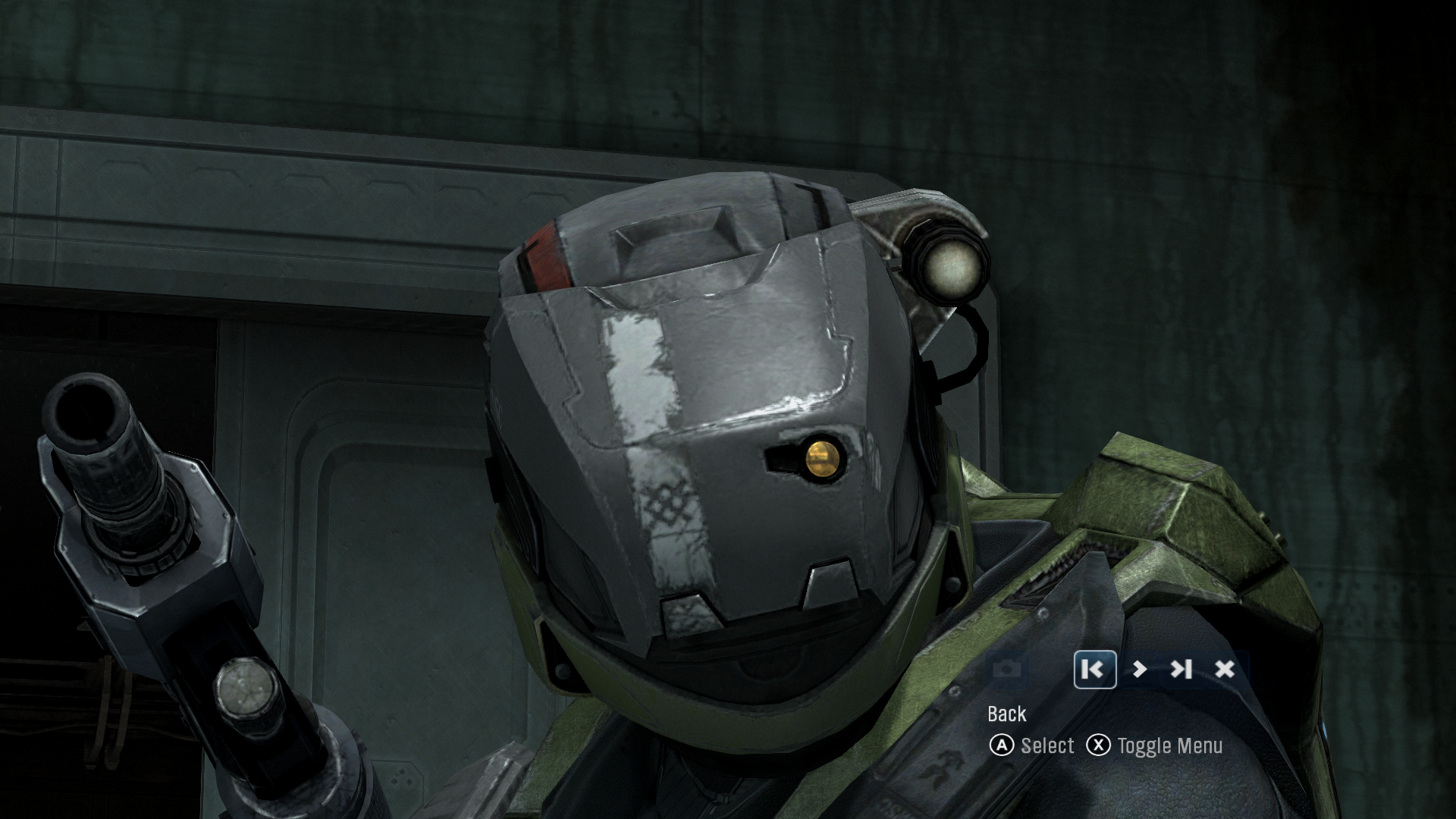
Task: Play the film with the arrow button
Action: pyautogui.click(x=1139, y=670)
